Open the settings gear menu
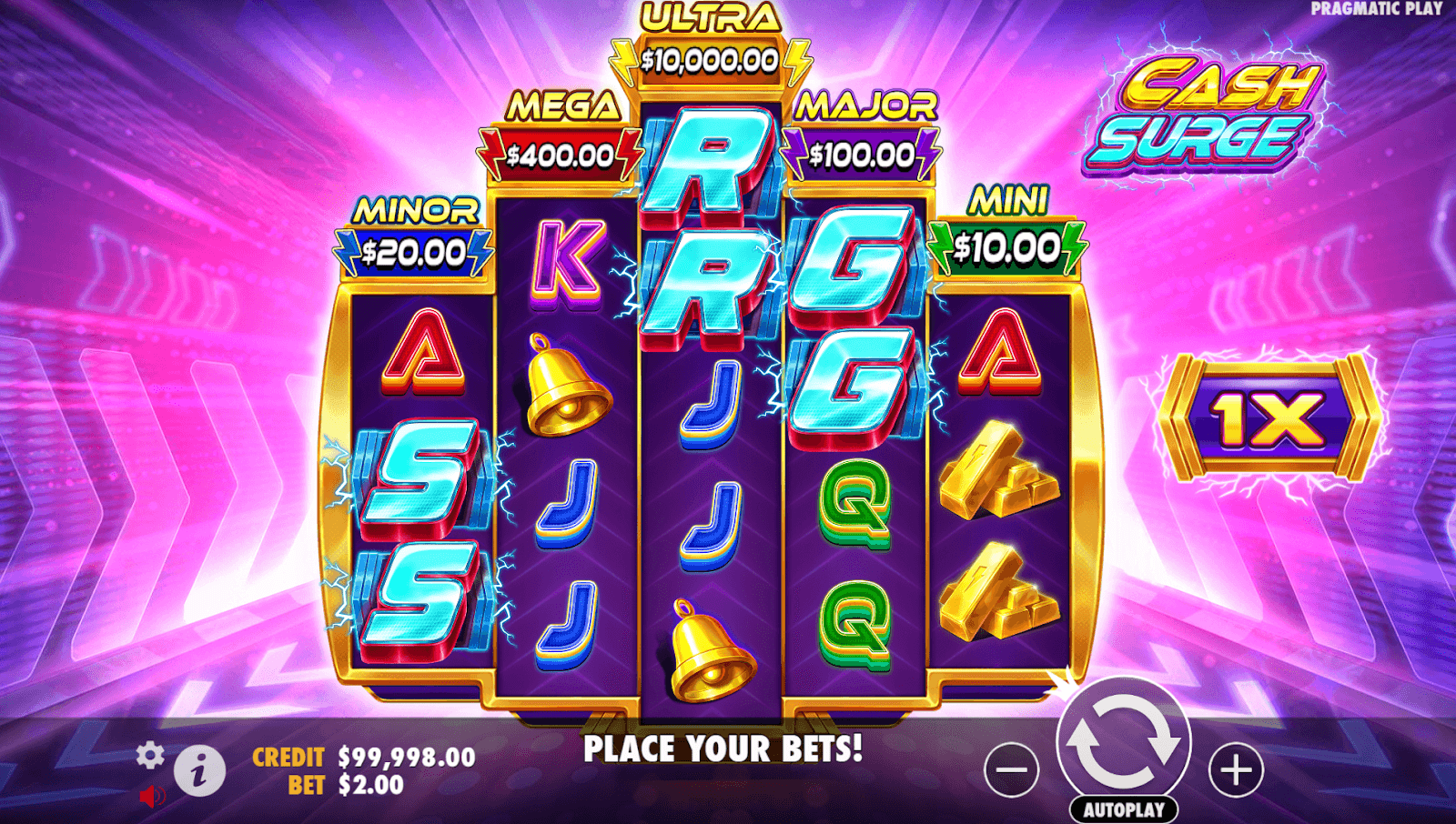 pyautogui.click(x=150, y=755)
